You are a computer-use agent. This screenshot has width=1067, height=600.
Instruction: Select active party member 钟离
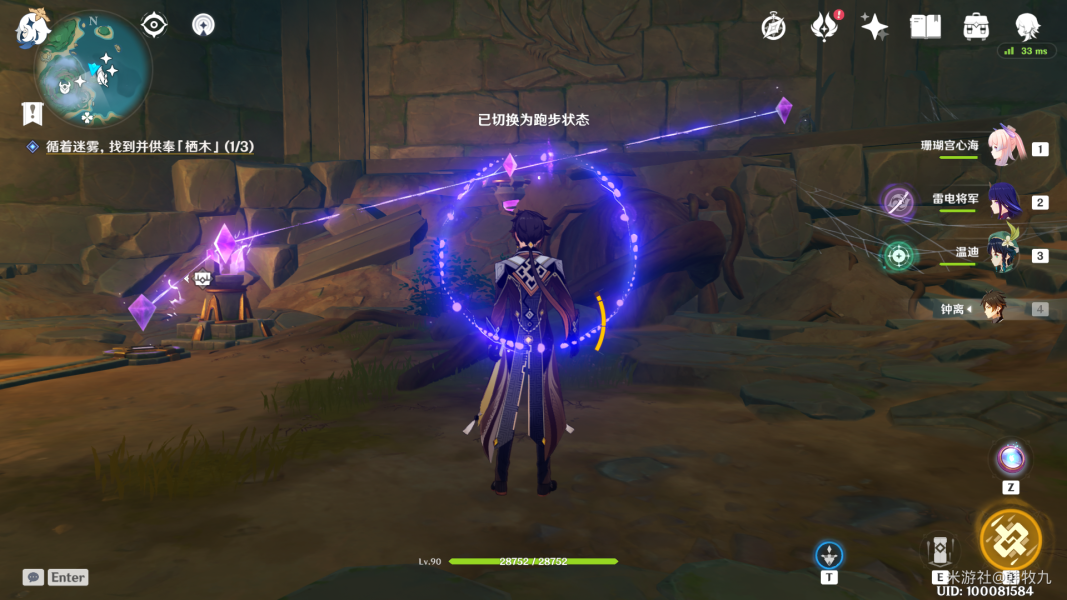click(x=992, y=308)
